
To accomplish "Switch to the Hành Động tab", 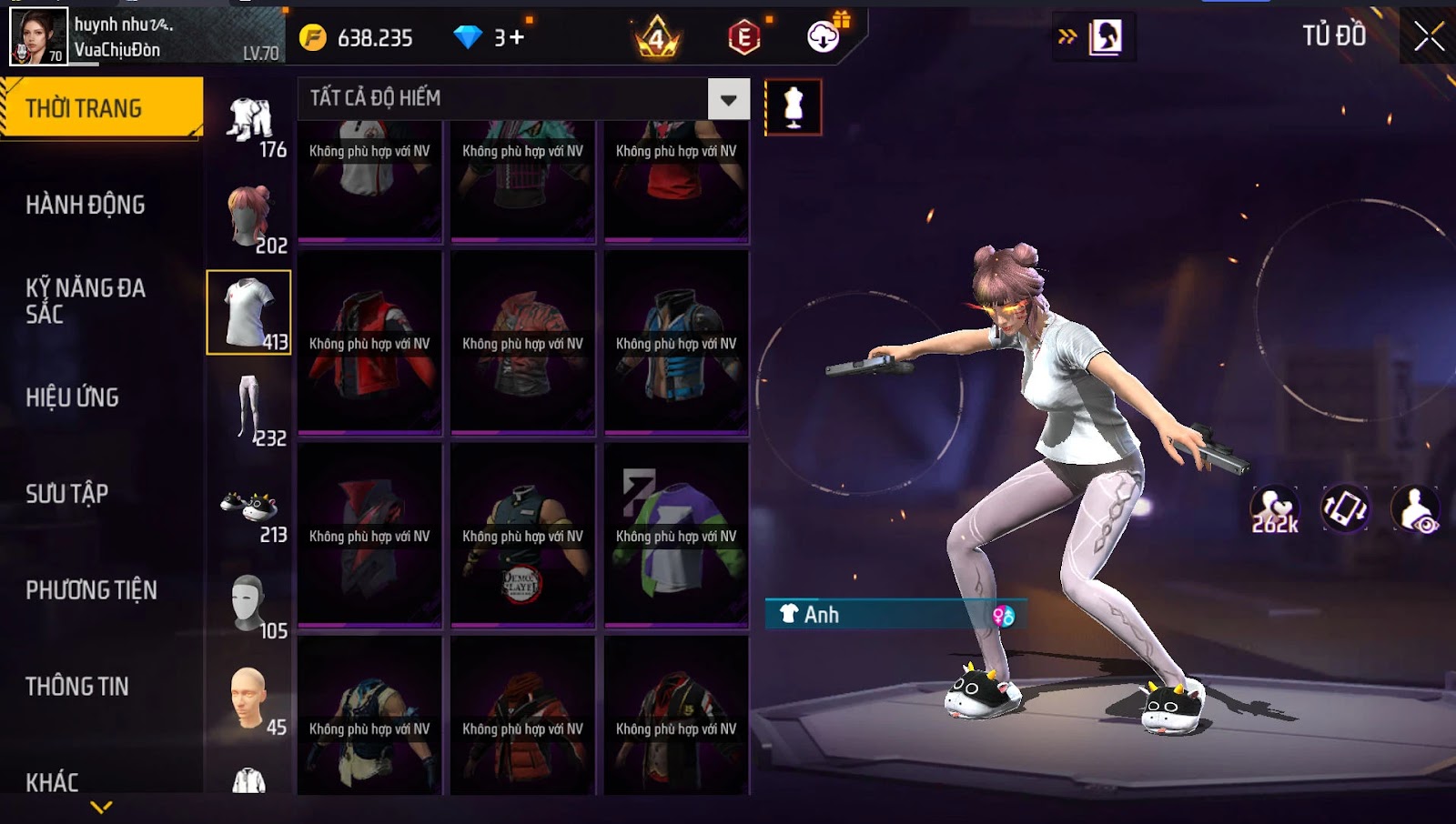I will (86, 205).
